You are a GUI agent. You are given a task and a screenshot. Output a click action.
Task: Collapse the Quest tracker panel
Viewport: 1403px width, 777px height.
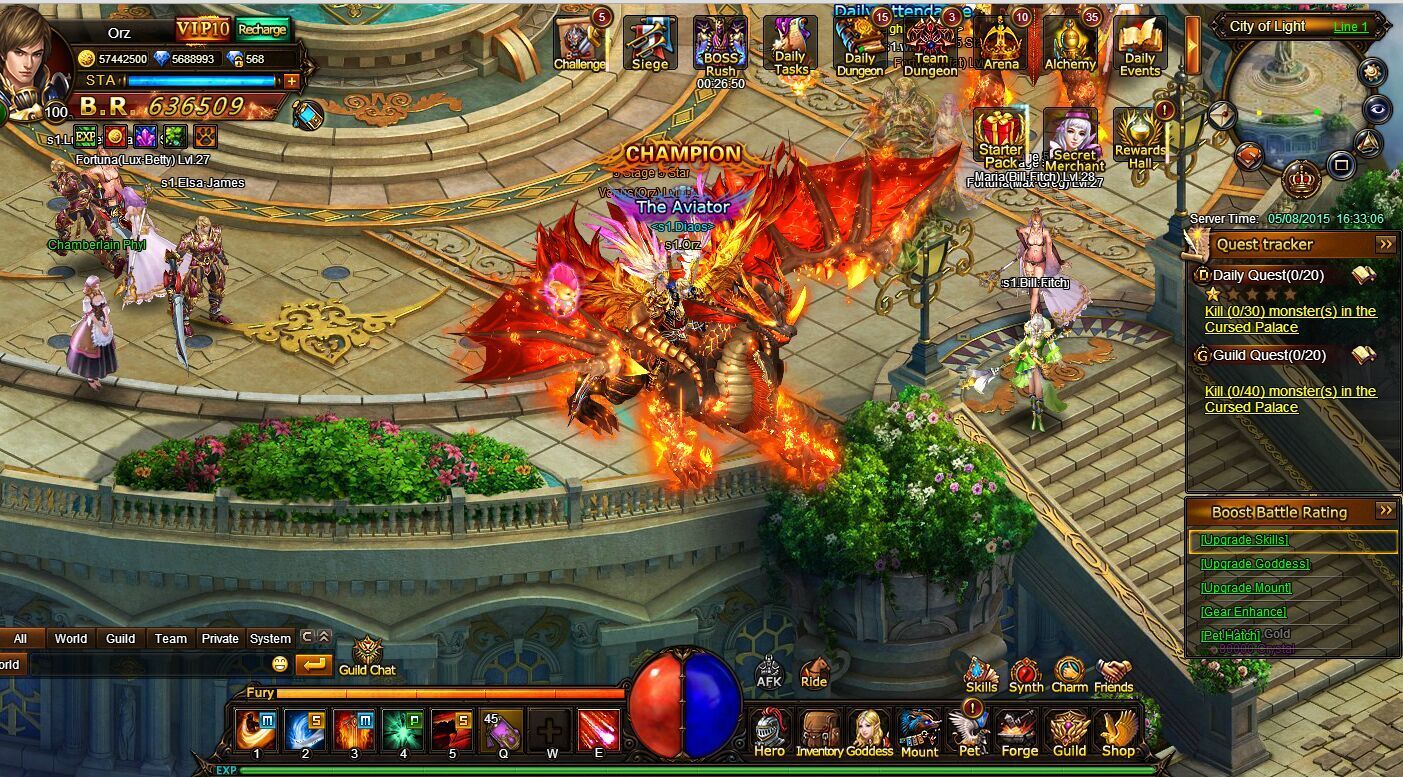(1385, 244)
